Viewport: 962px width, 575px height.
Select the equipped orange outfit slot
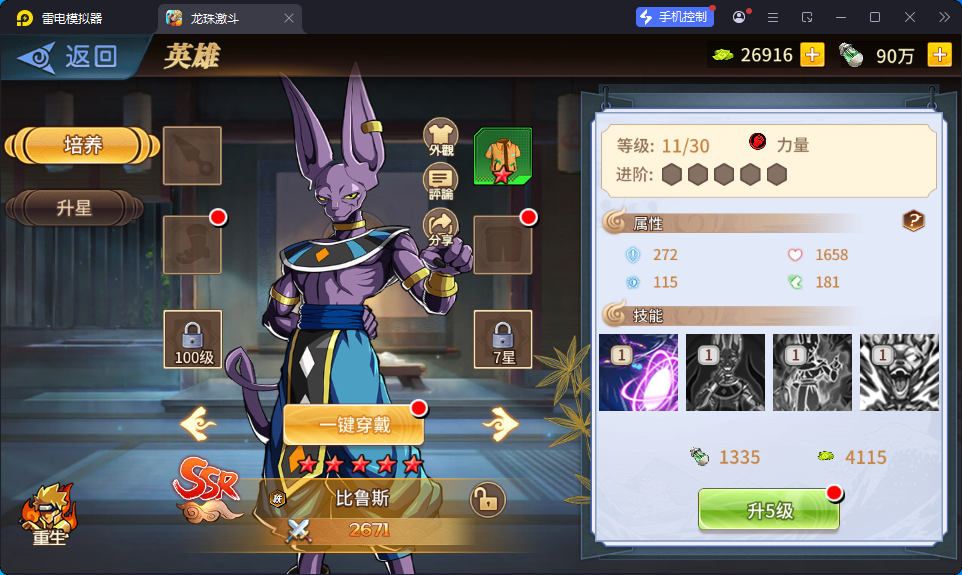[502, 156]
